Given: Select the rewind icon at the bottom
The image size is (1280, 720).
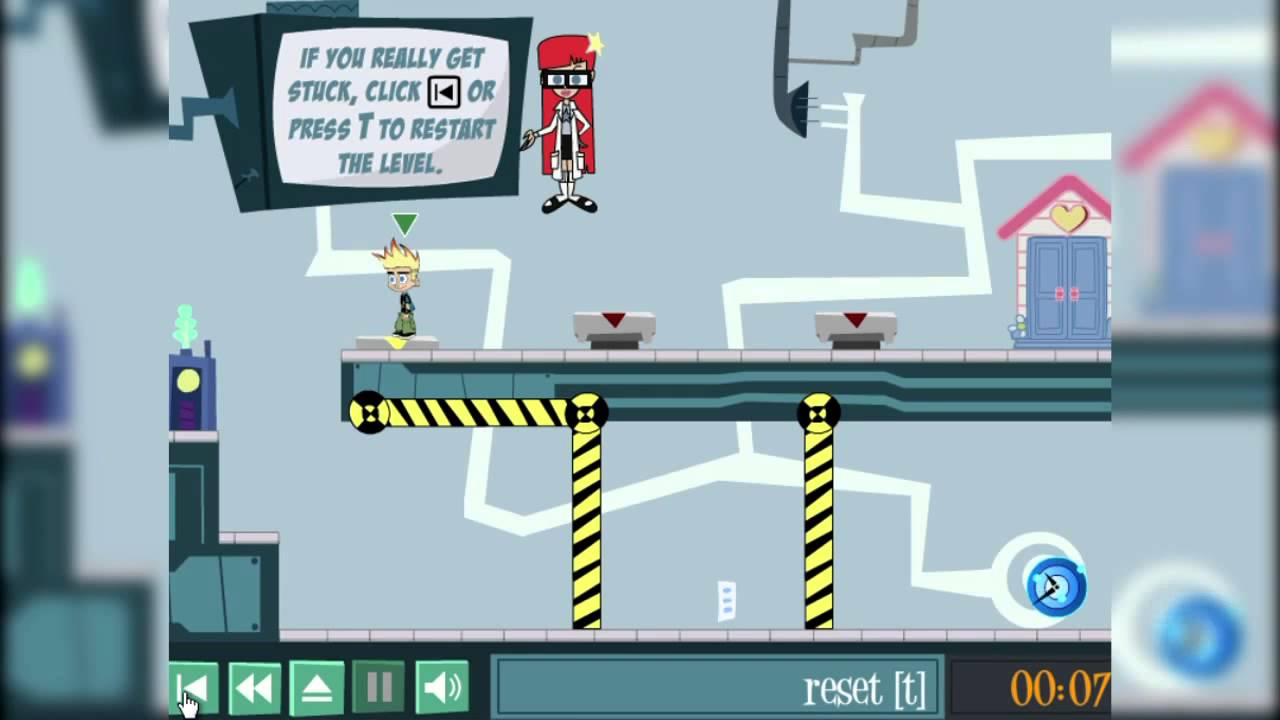Looking at the screenshot, I should pos(254,686).
